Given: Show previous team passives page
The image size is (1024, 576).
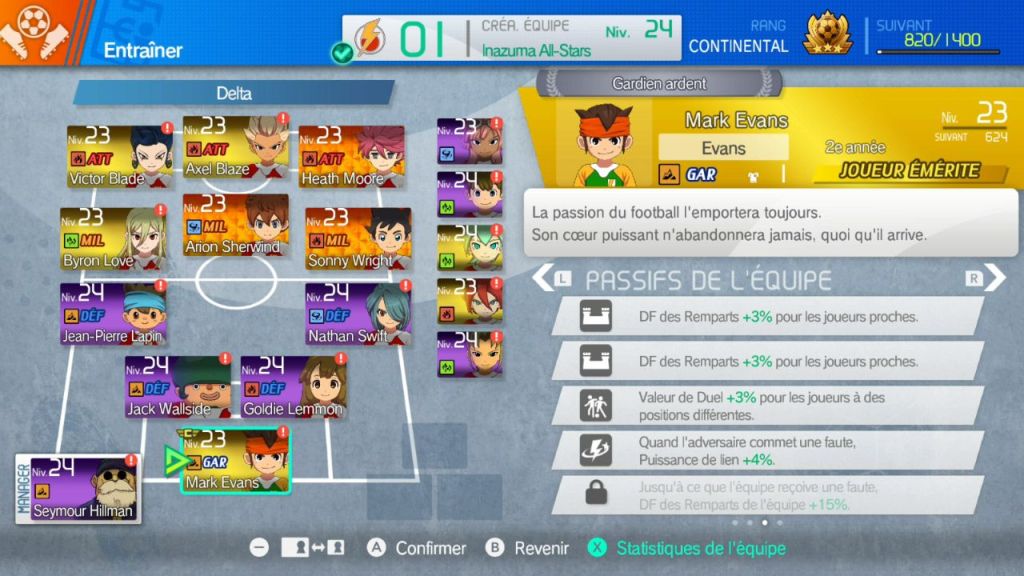Looking at the screenshot, I should coord(545,278).
